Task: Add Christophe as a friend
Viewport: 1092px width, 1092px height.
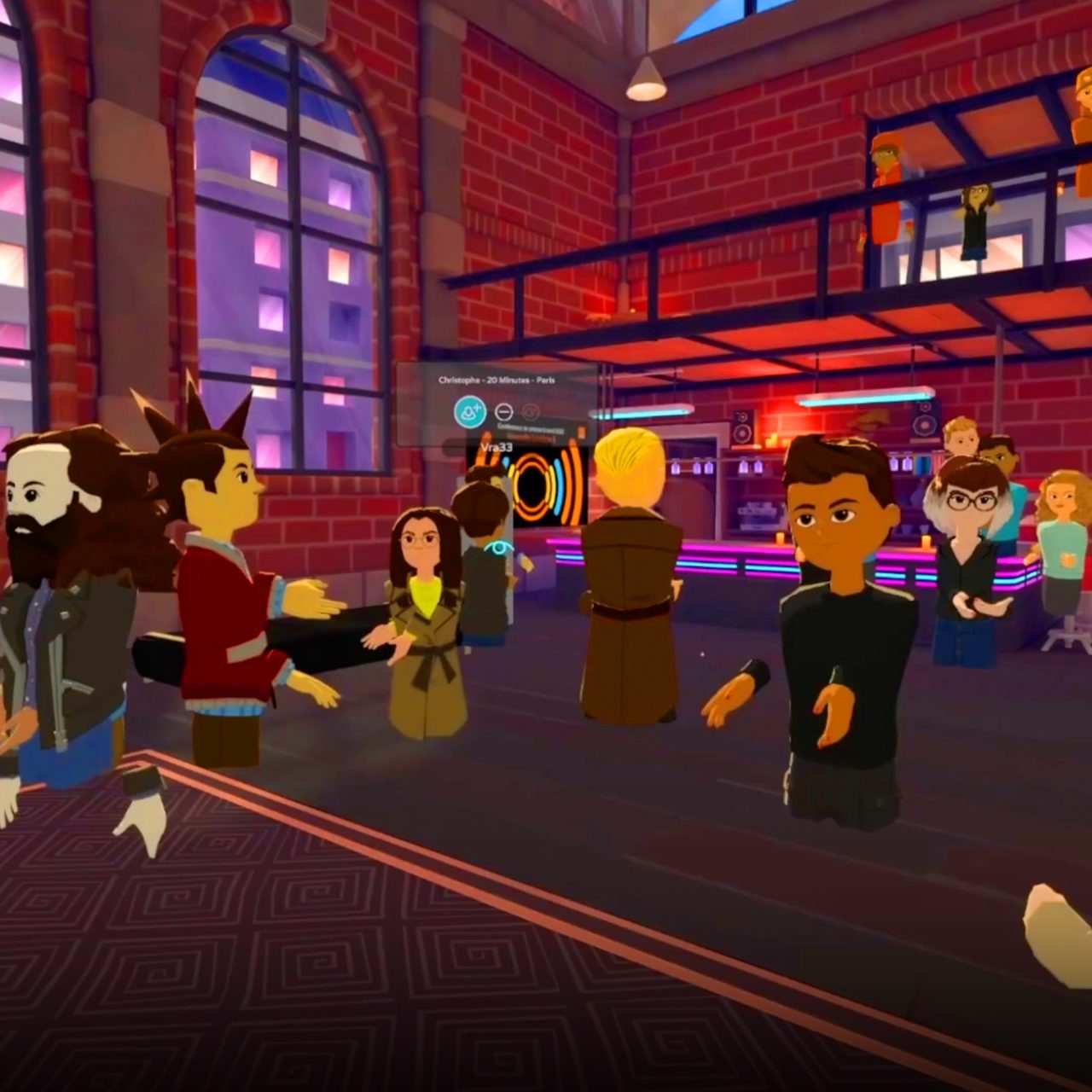Action: (469, 412)
